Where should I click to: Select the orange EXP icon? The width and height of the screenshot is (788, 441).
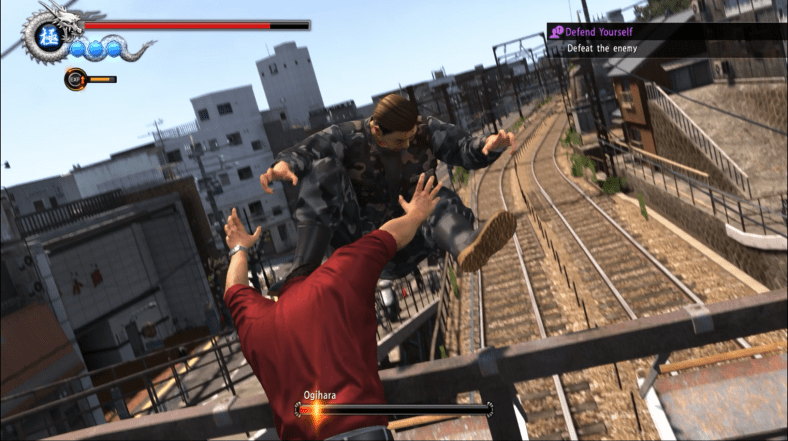tap(75, 78)
